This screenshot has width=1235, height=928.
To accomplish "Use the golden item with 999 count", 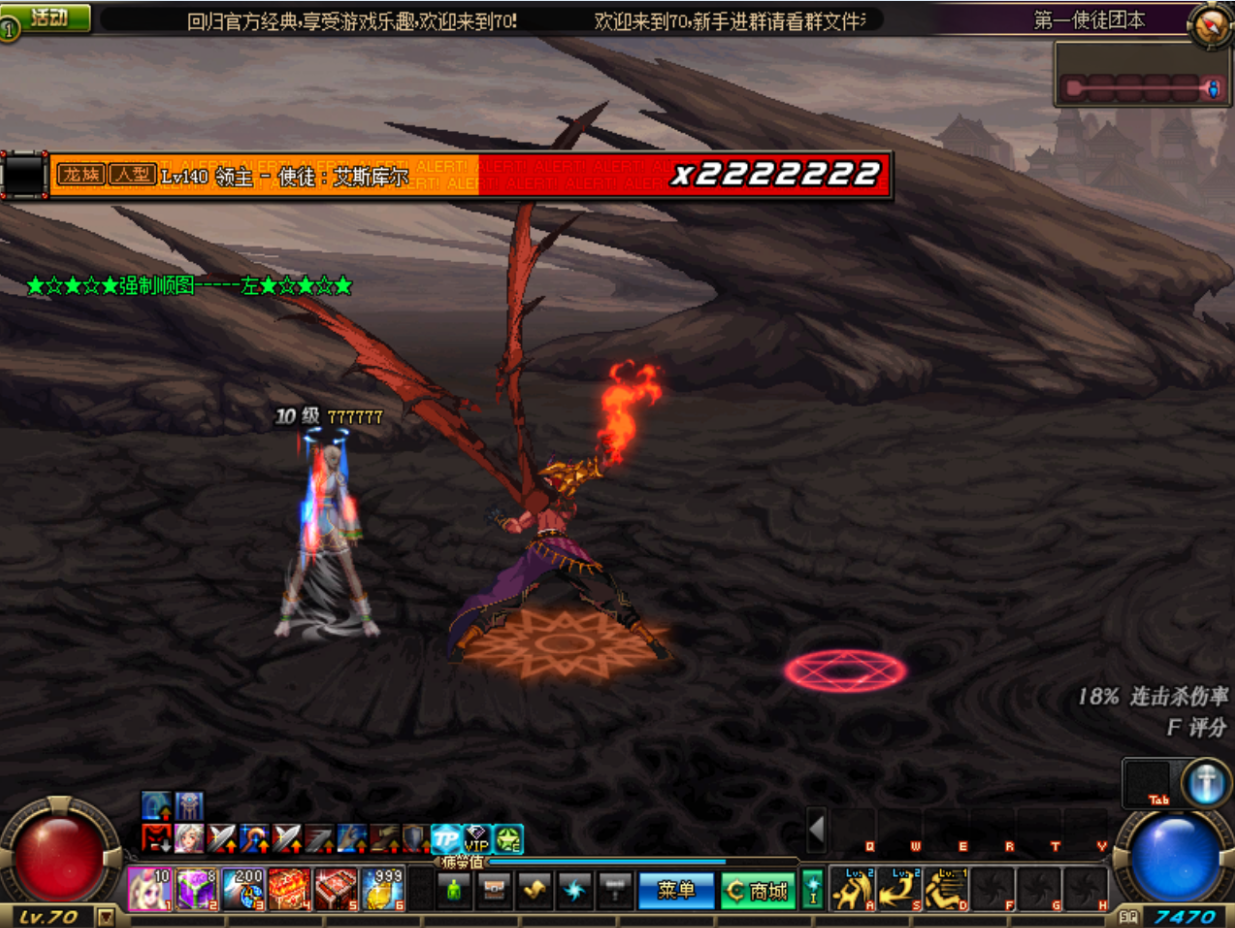I will [x=383, y=888].
